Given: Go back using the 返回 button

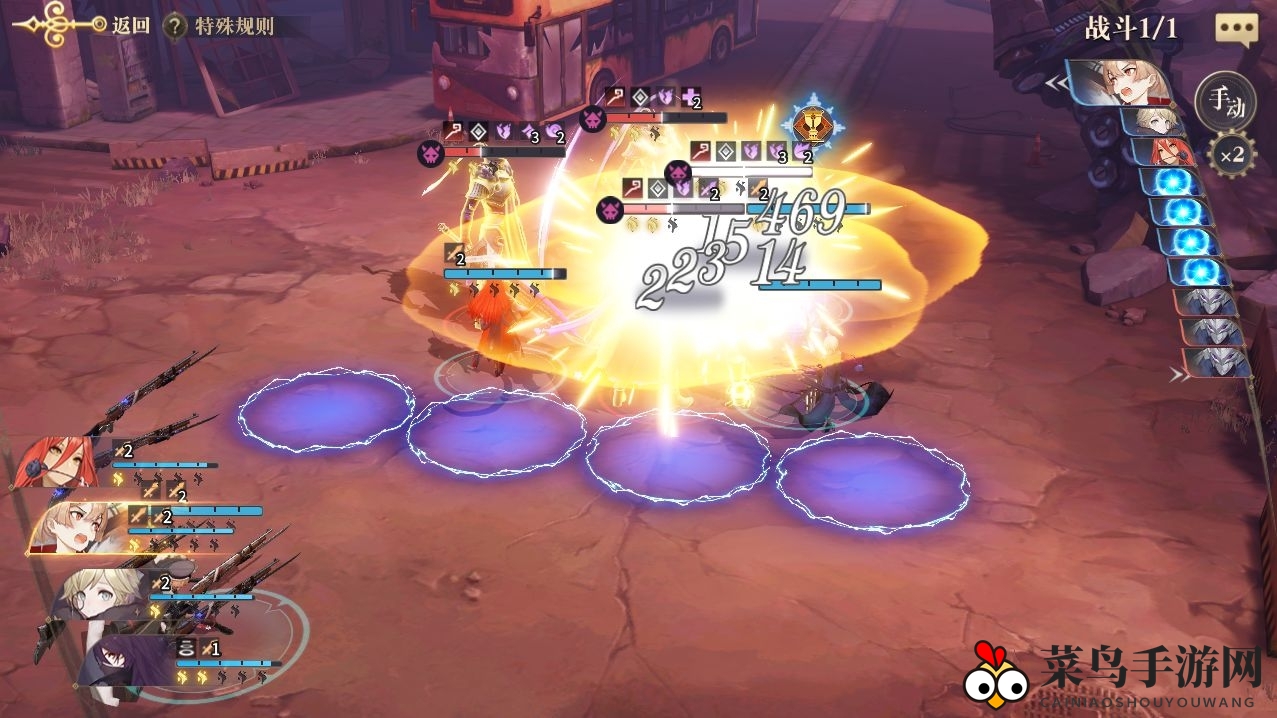Looking at the screenshot, I should (129, 26).
